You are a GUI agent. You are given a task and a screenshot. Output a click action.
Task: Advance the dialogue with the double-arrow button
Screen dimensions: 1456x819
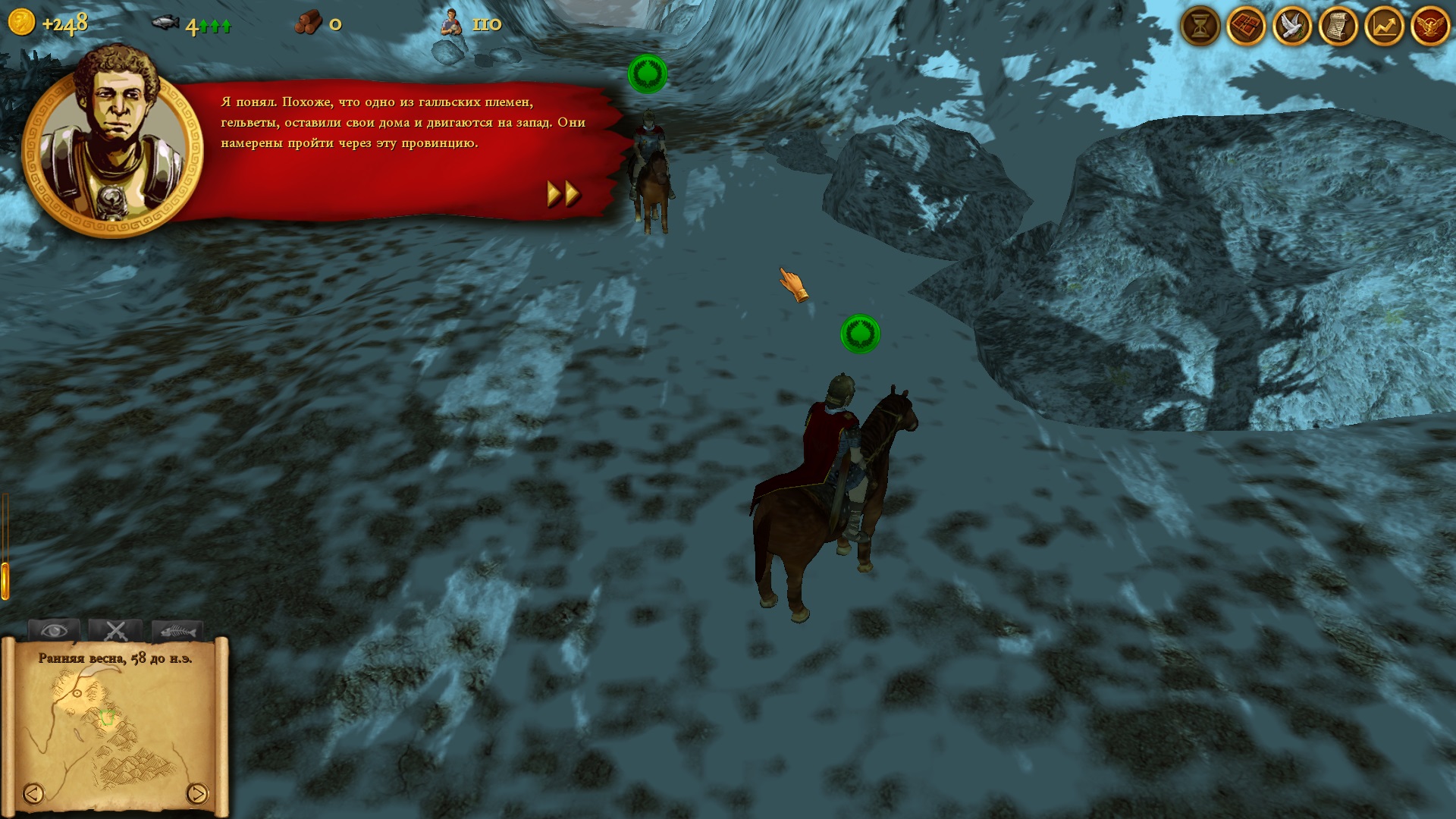point(563,194)
